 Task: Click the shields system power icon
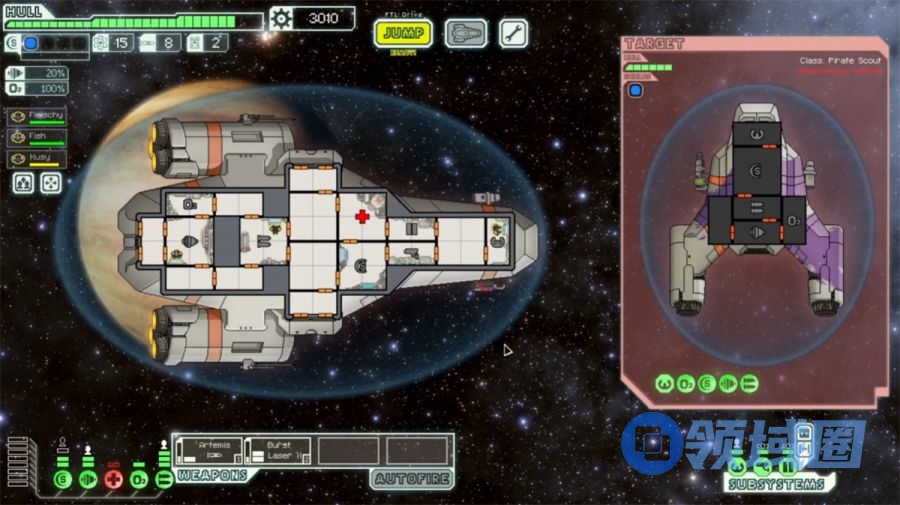[x=62, y=480]
